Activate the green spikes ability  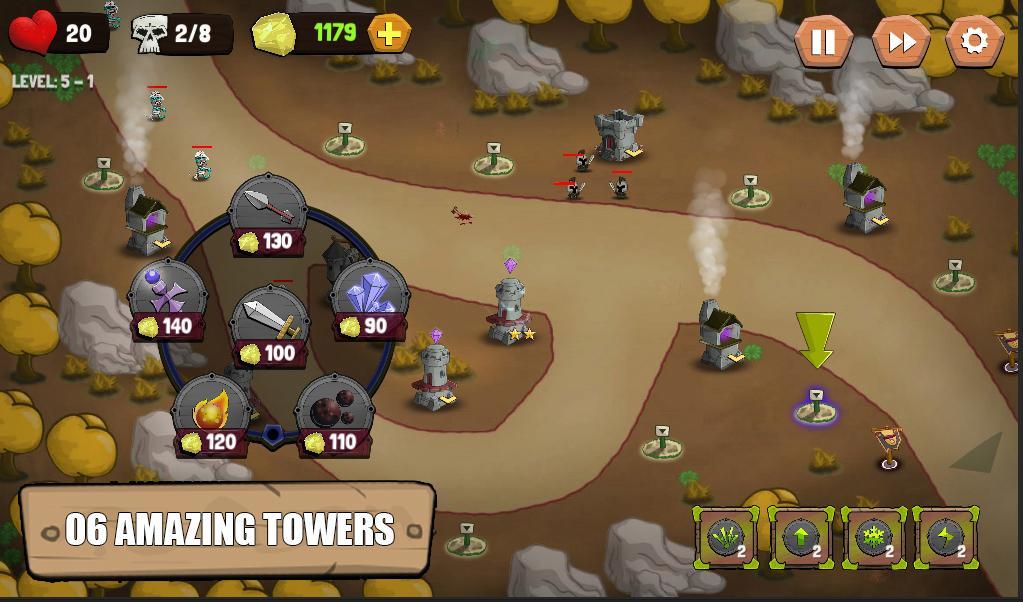[726, 538]
